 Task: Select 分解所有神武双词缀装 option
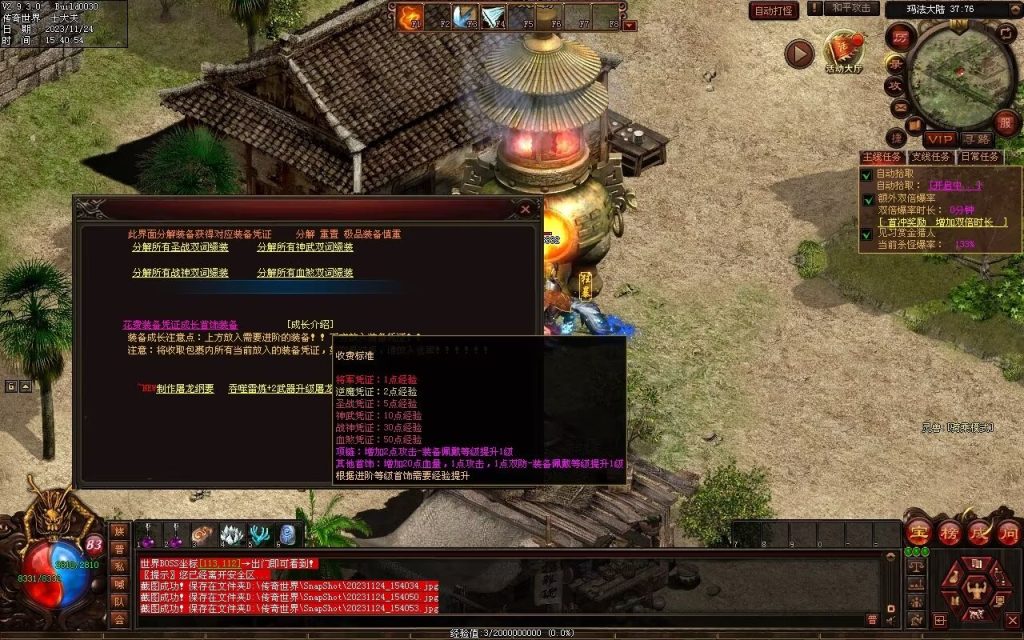(305, 247)
